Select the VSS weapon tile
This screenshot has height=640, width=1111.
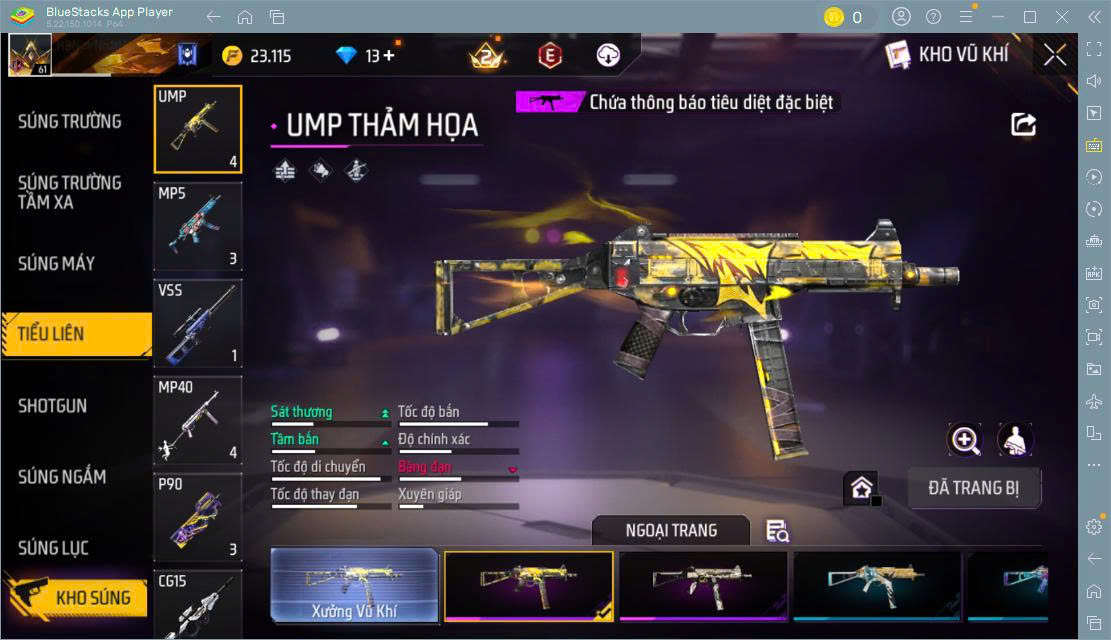point(198,323)
